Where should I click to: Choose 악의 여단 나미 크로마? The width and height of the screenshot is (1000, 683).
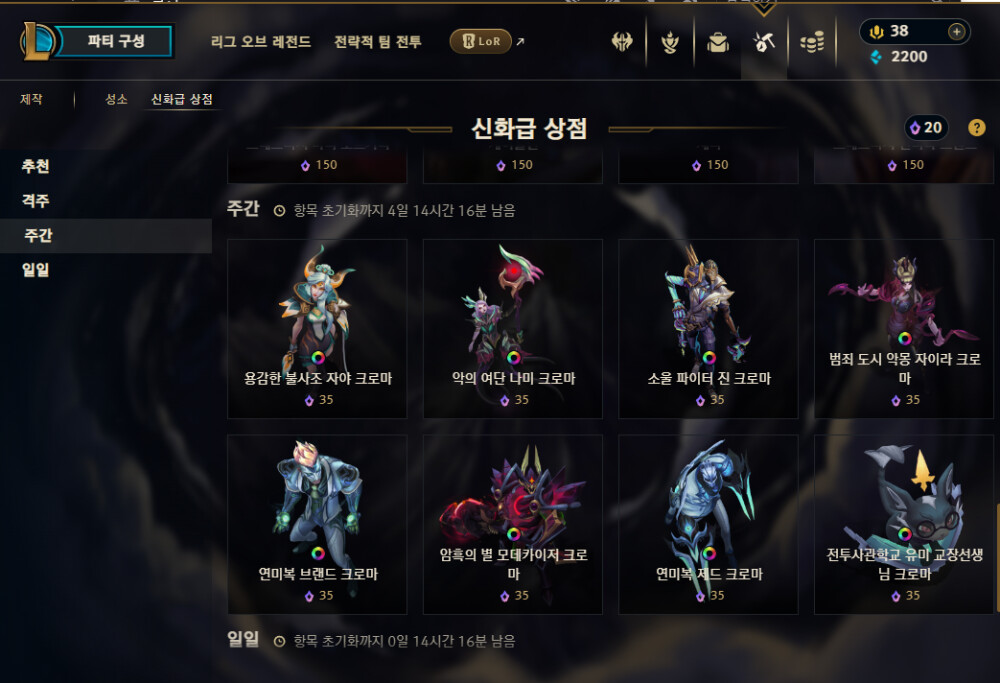[513, 328]
